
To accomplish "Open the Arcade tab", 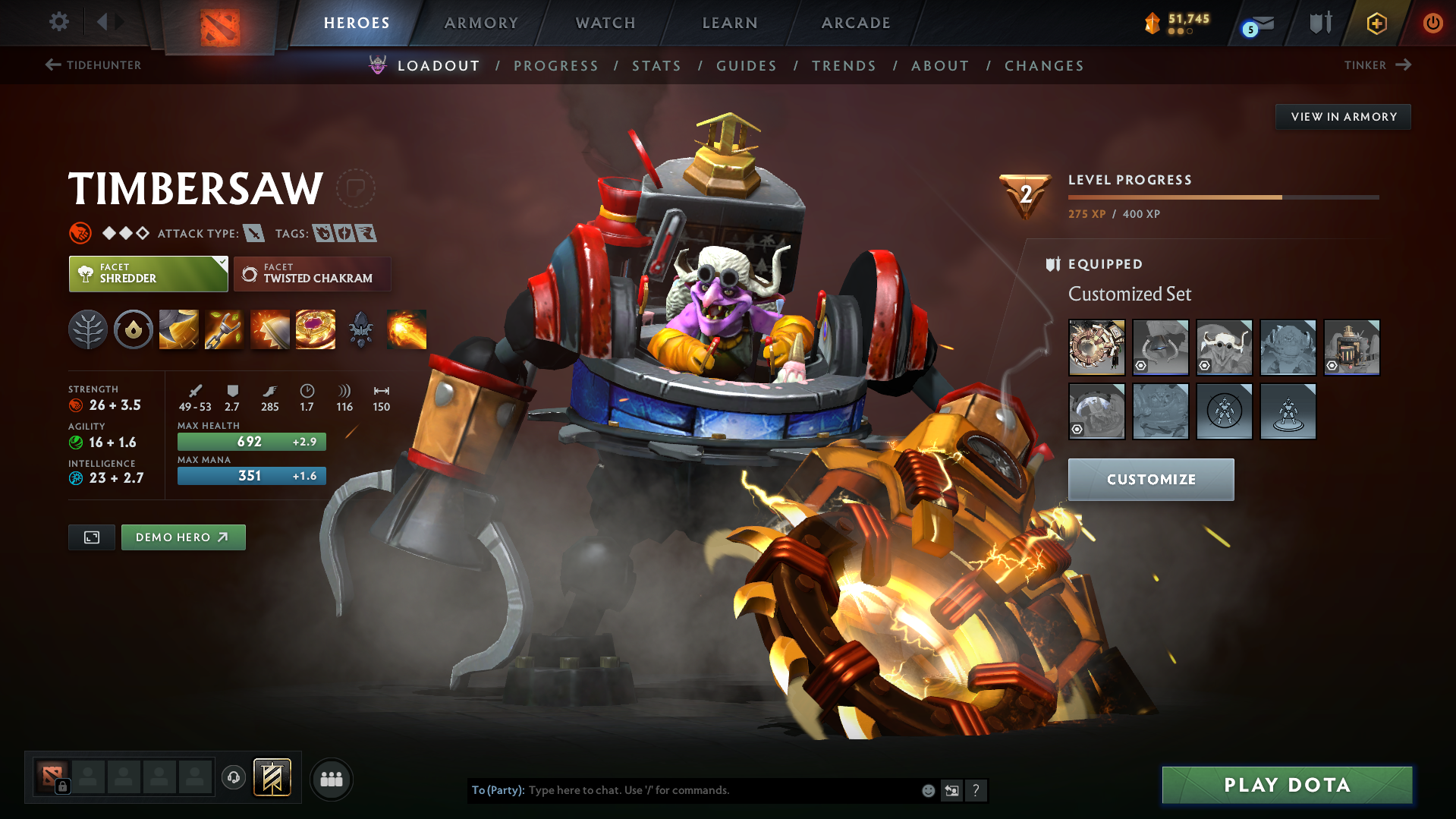I will [856, 23].
